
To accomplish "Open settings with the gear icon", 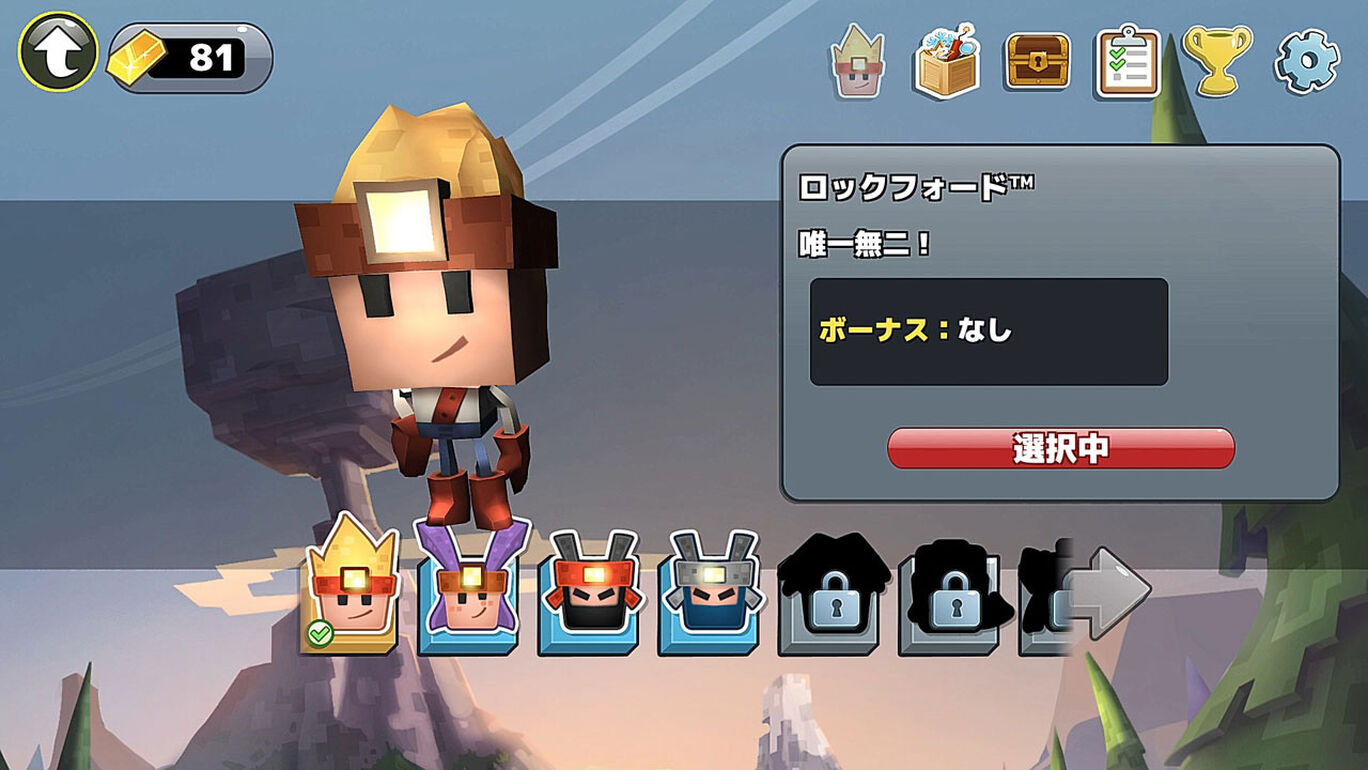I will 1306,61.
